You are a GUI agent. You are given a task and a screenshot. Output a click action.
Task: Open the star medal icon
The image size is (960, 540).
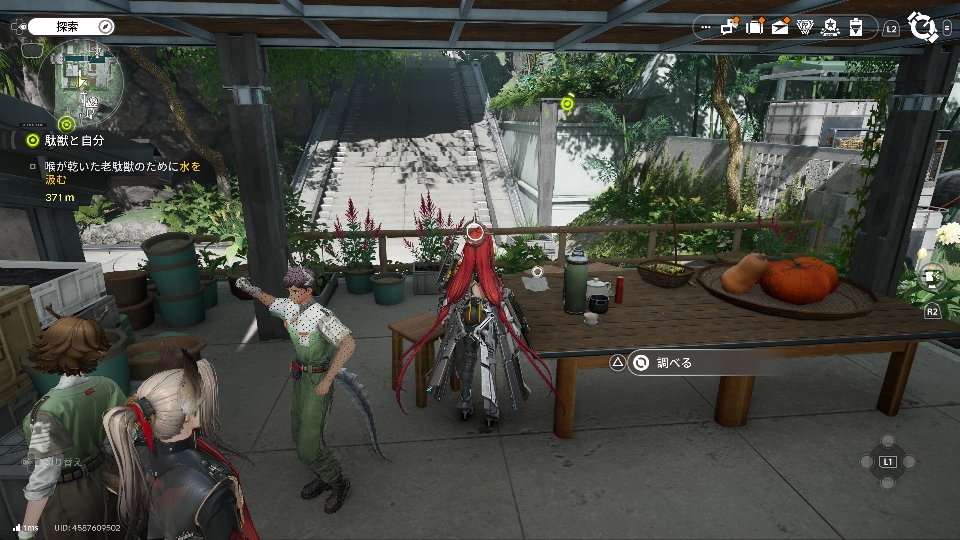point(830,27)
